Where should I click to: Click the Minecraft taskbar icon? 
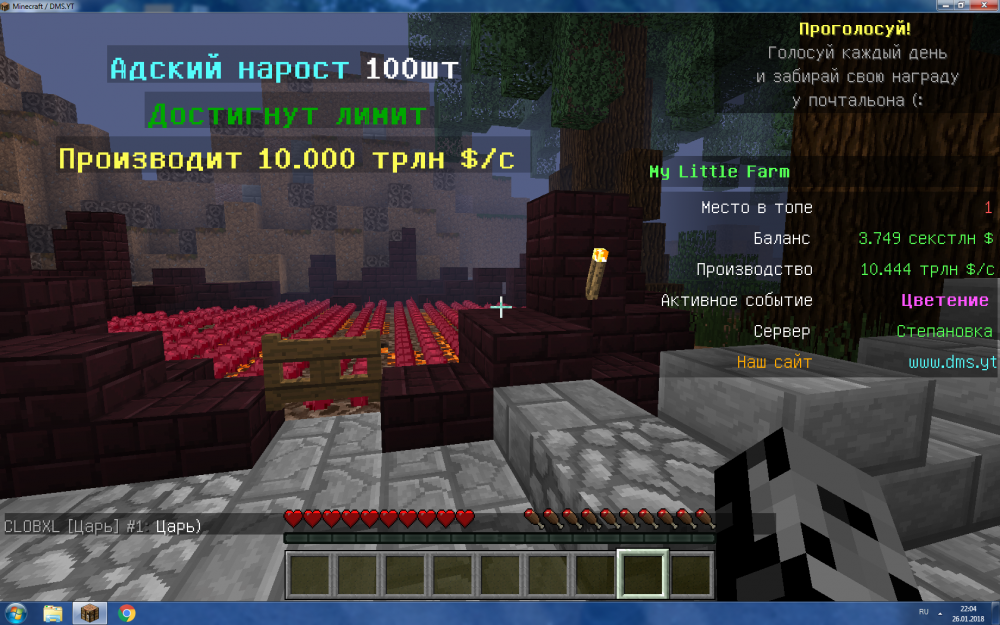coord(90,613)
